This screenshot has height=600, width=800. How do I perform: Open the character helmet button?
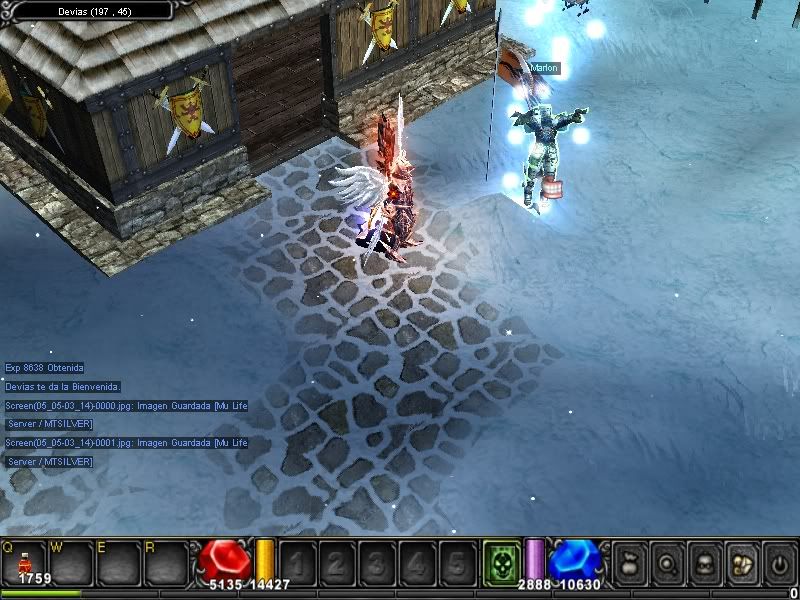pos(704,564)
